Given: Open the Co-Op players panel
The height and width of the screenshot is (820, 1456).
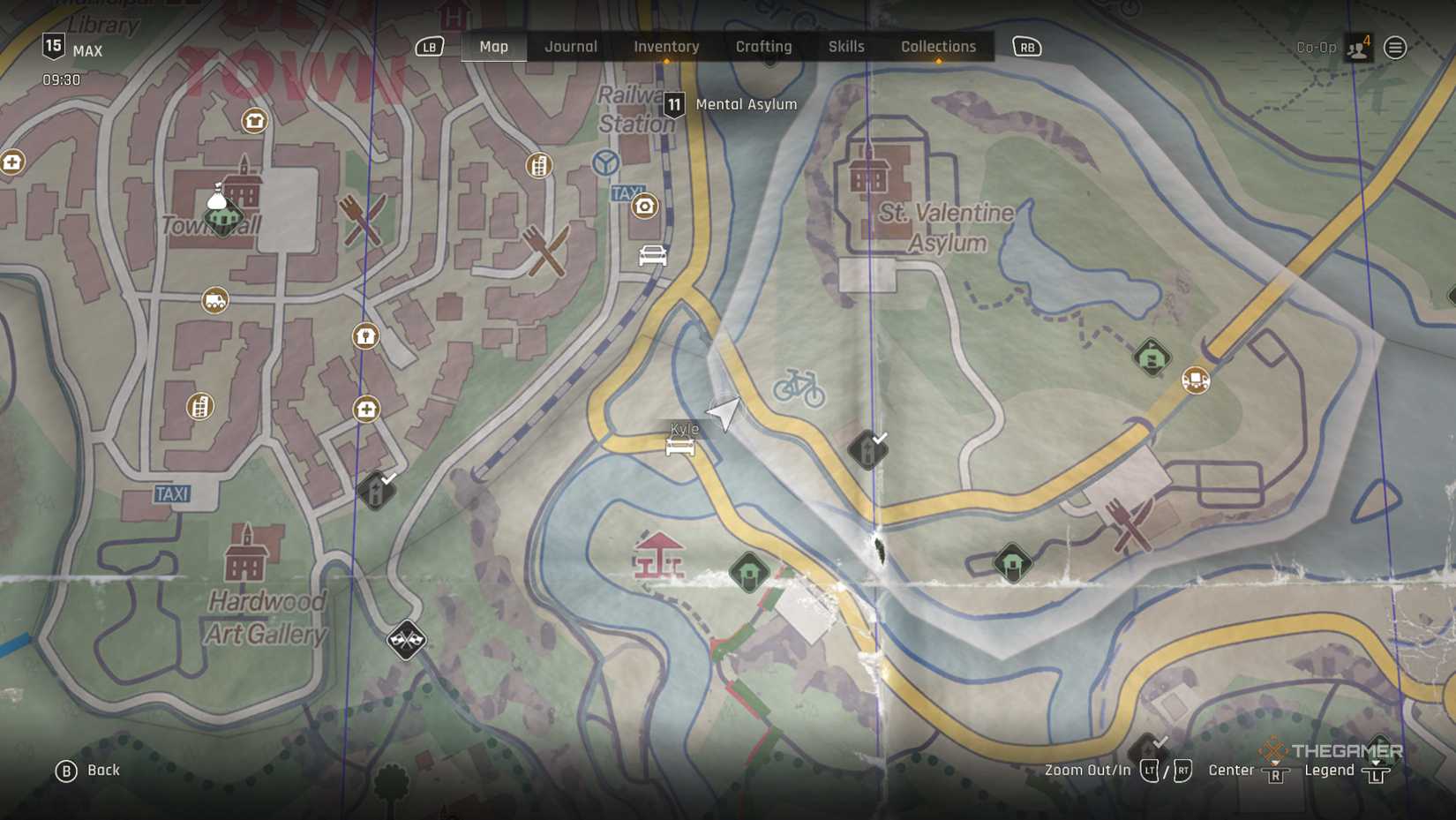Looking at the screenshot, I should tap(1357, 48).
